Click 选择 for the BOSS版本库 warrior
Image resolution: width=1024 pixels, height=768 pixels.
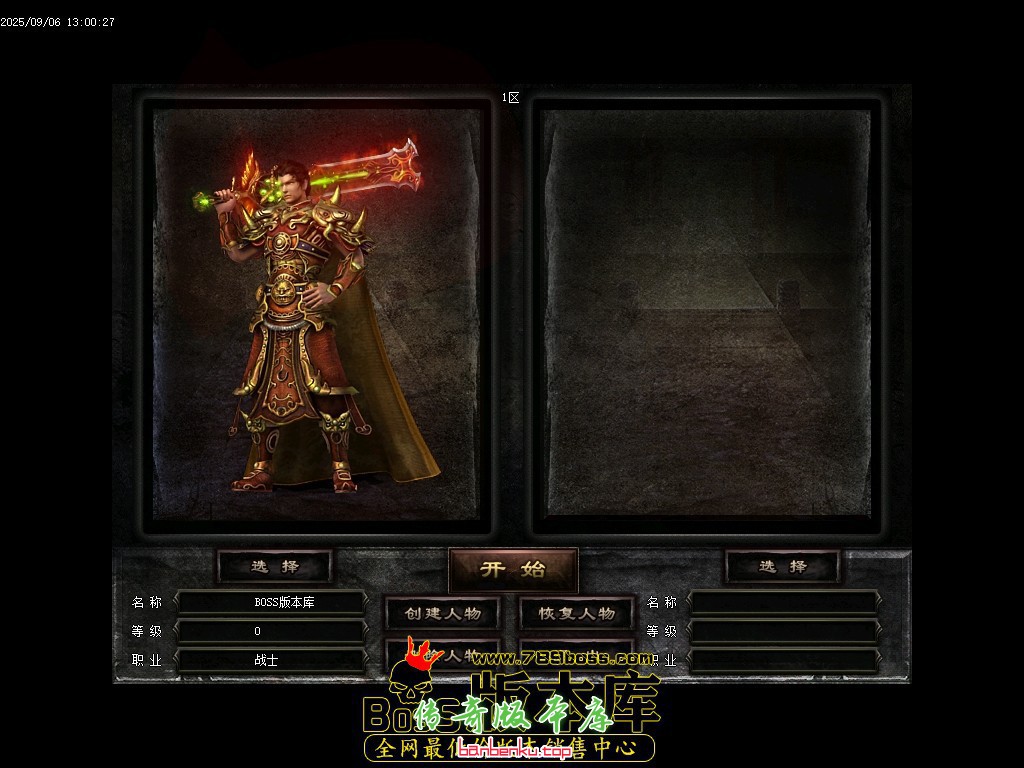pyautogui.click(x=275, y=566)
